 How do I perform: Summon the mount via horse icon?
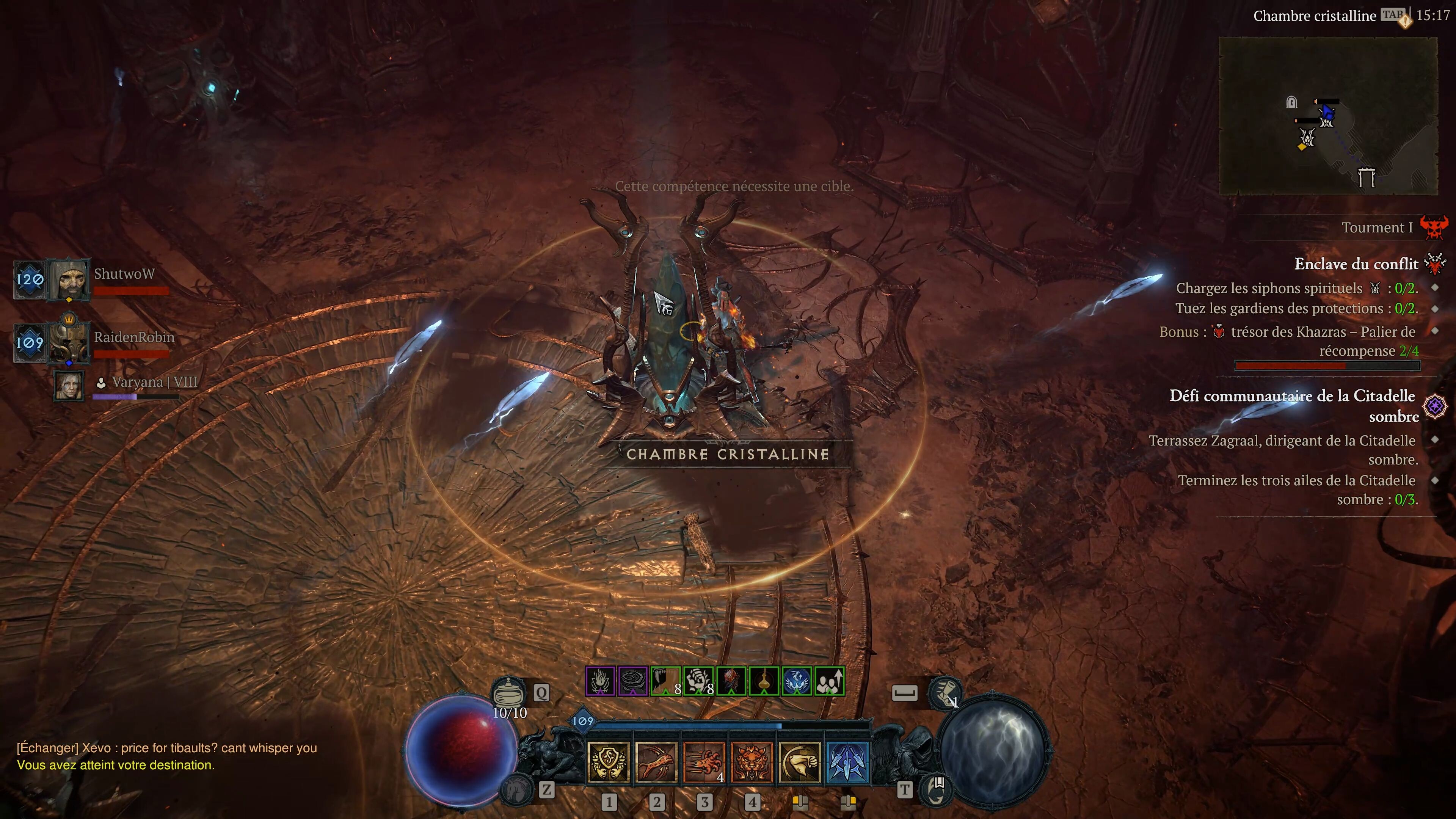(x=516, y=789)
